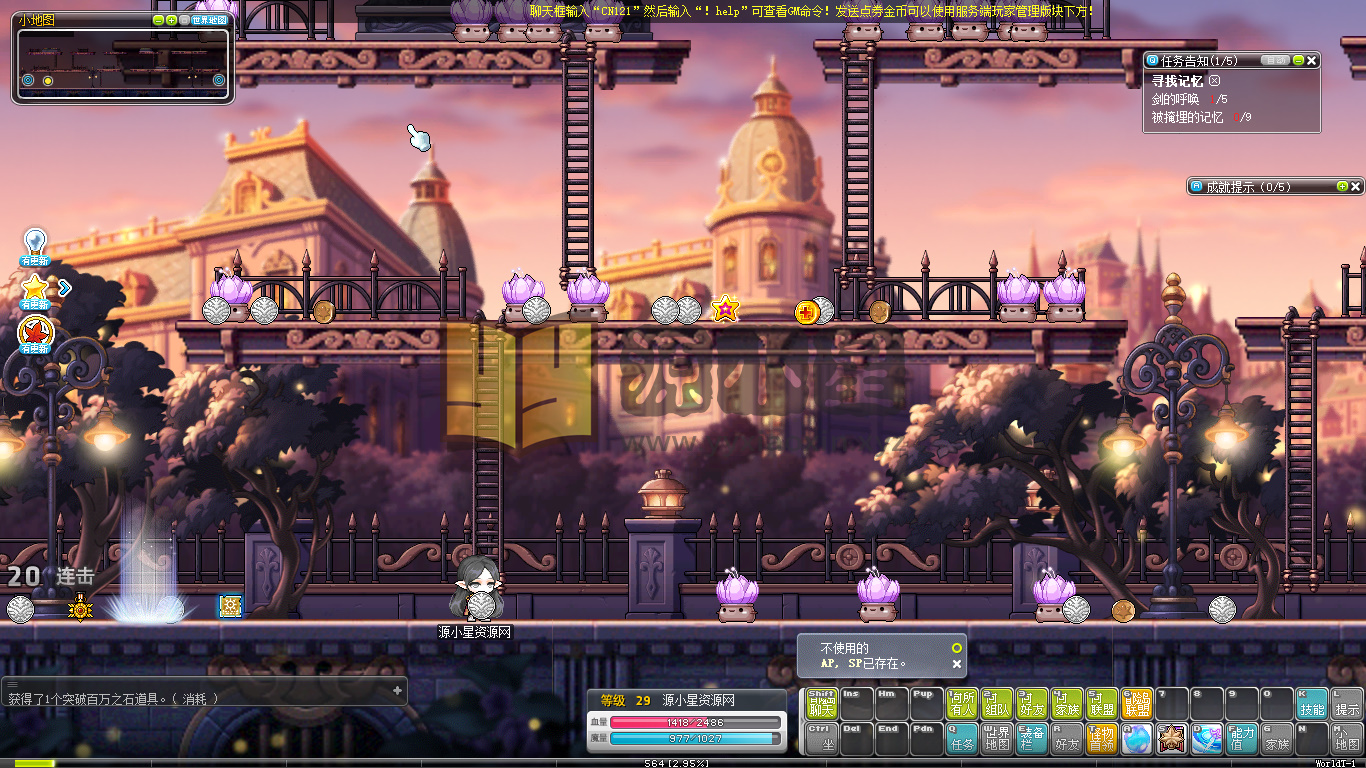Expand the 成就提示 achievement panel

[x=1342, y=187]
